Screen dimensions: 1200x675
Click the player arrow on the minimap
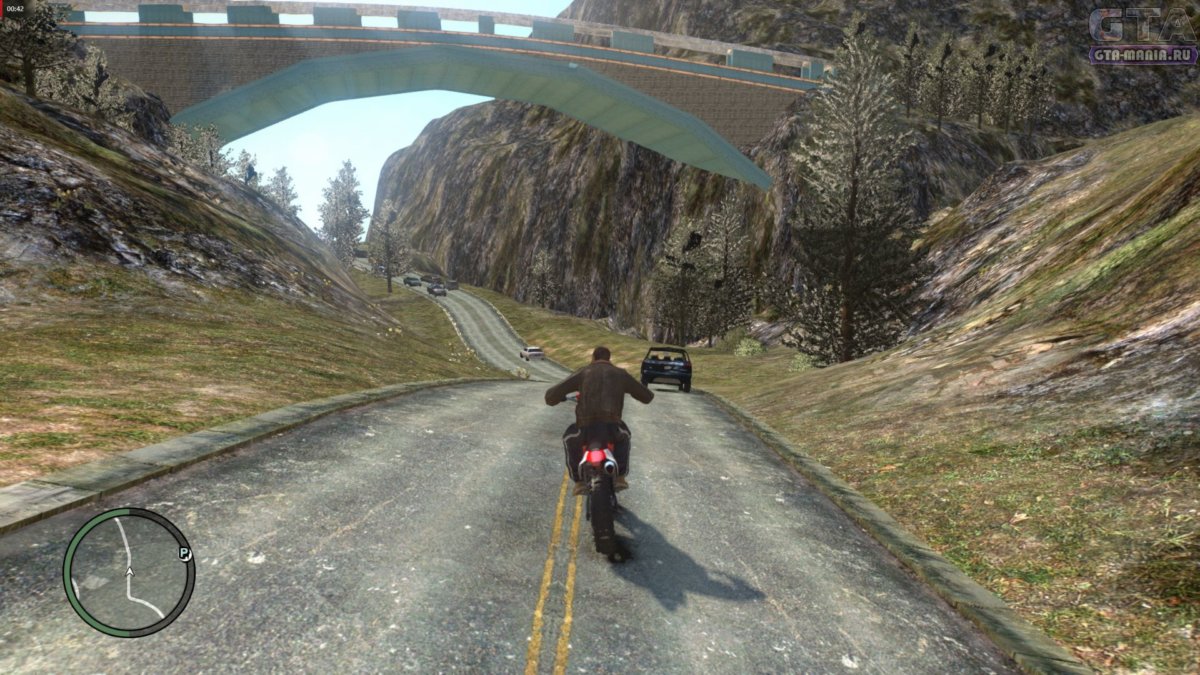coord(129,573)
